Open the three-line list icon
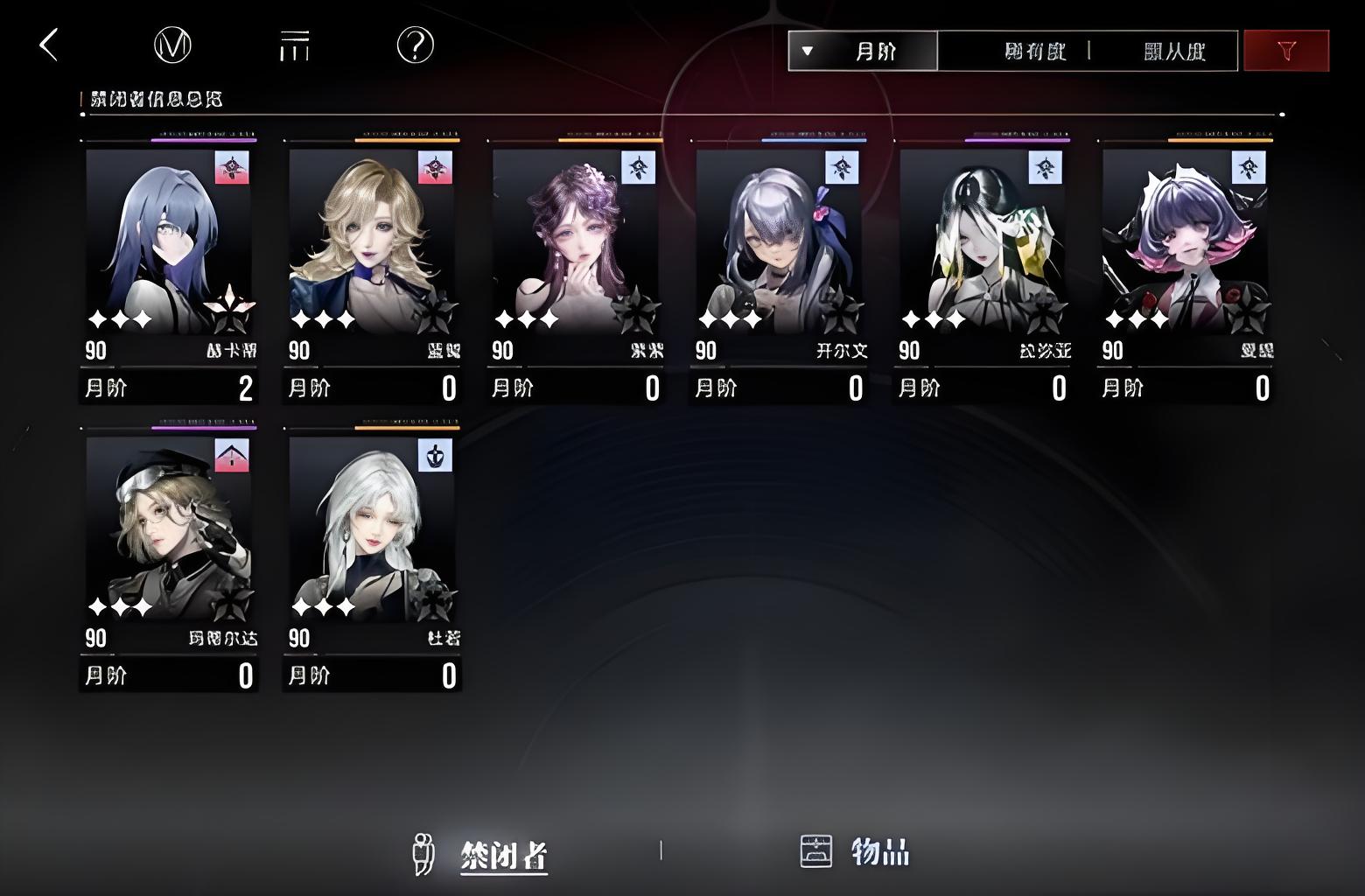This screenshot has height=896, width=1365. pyautogui.click(x=294, y=45)
